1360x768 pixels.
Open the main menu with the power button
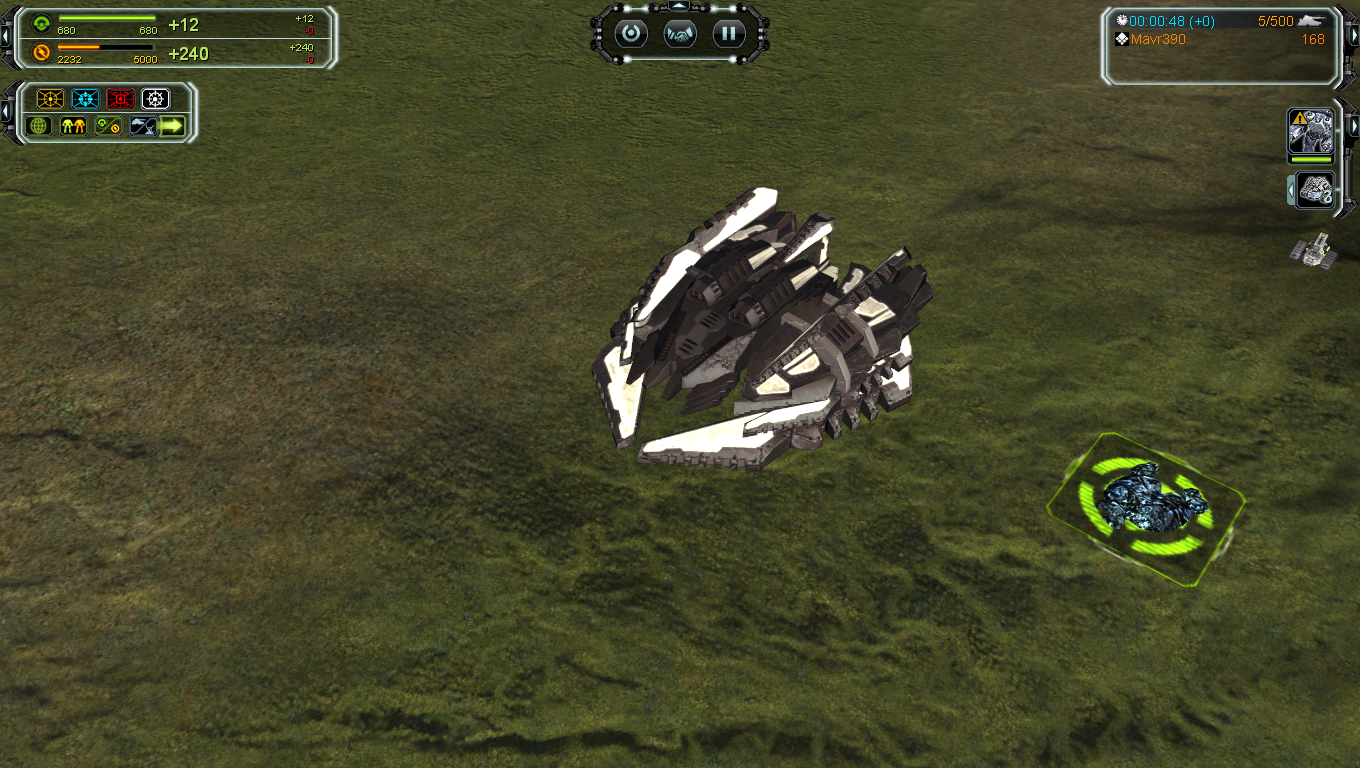pyautogui.click(x=631, y=34)
